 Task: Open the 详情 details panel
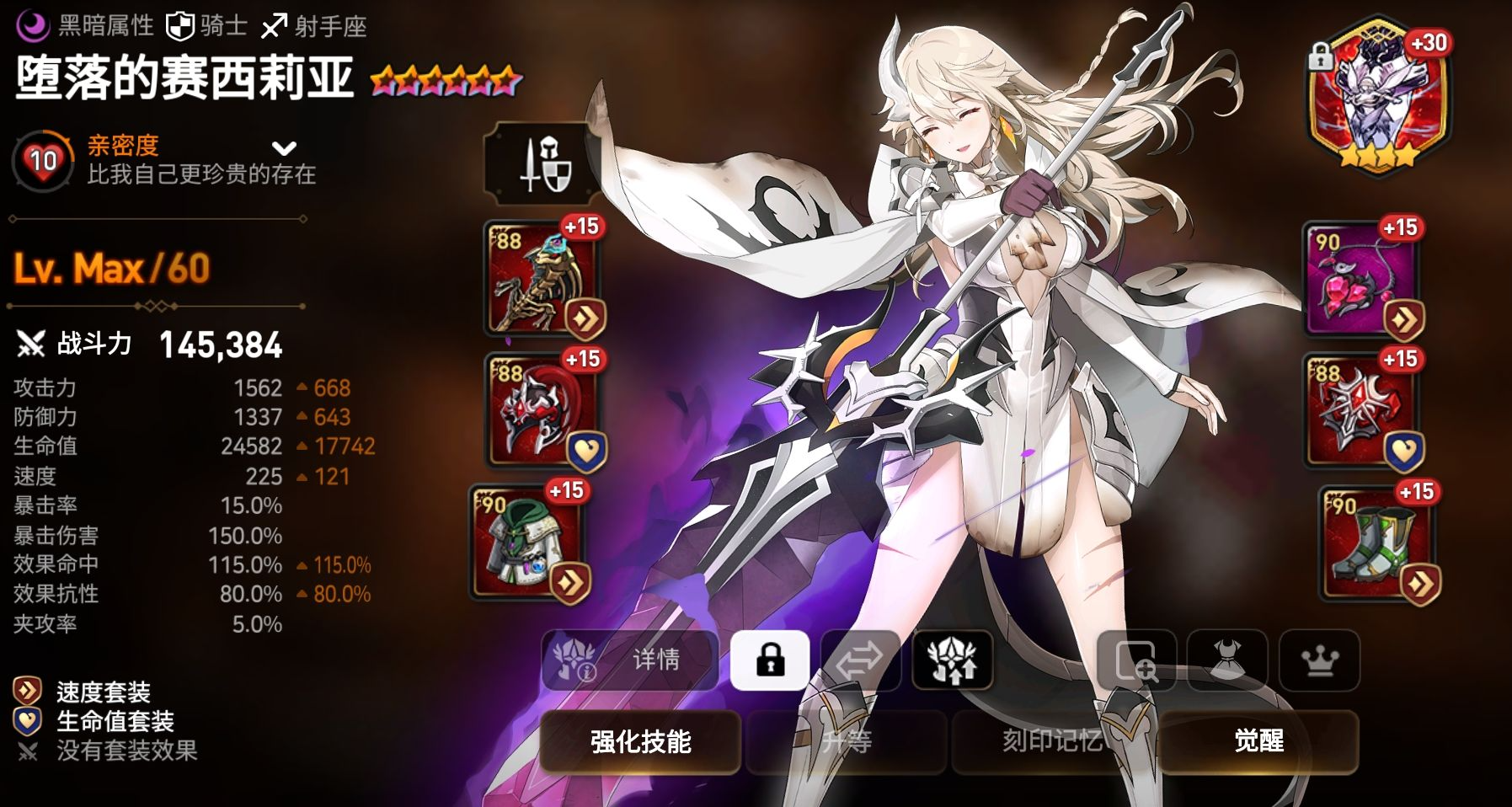click(x=630, y=660)
